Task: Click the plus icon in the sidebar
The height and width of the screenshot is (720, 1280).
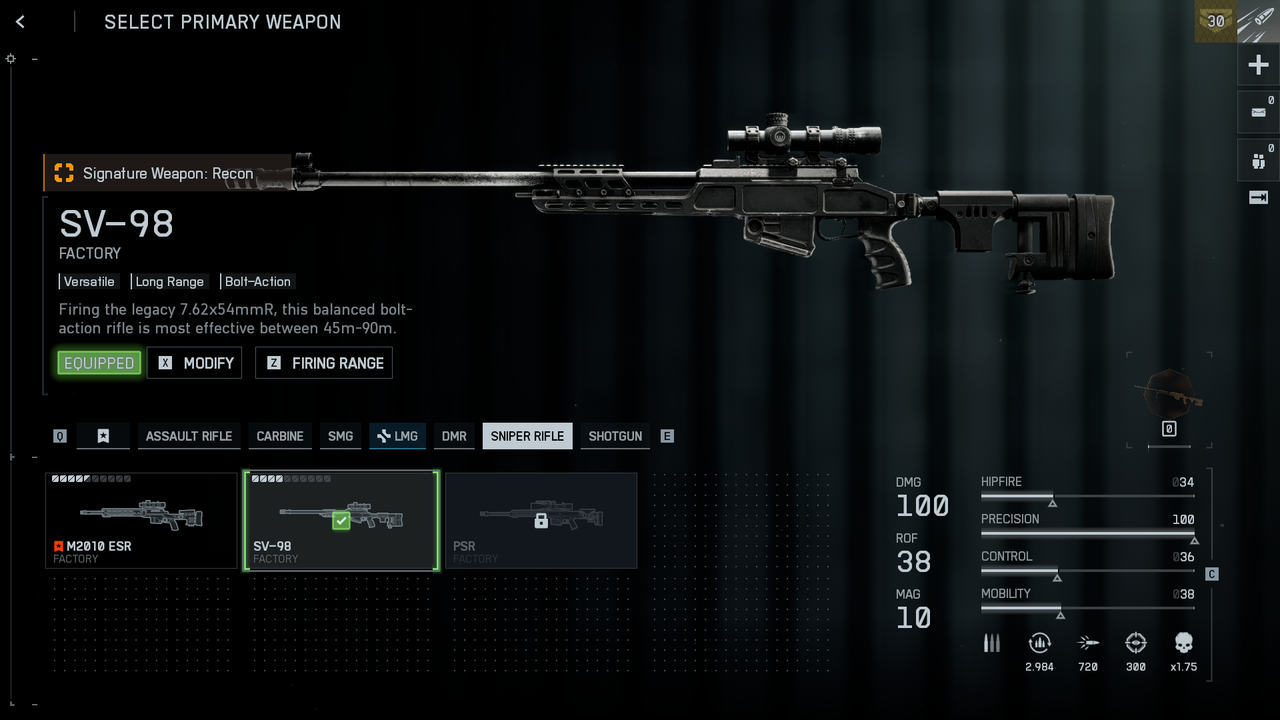Action: pos(1258,66)
